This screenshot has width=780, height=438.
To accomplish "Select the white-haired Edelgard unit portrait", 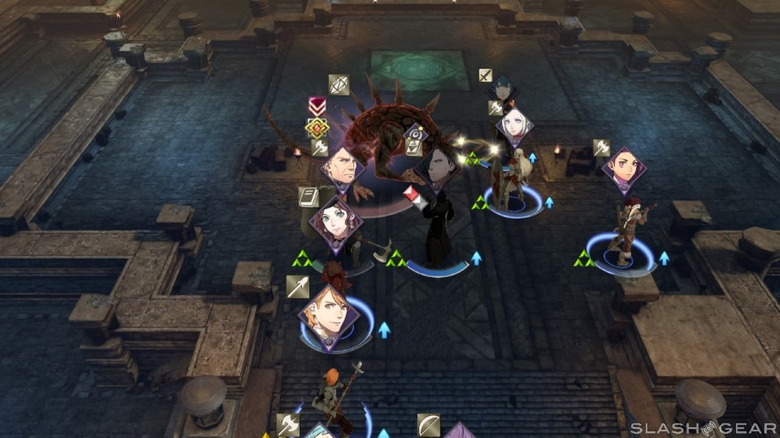I will click(516, 126).
